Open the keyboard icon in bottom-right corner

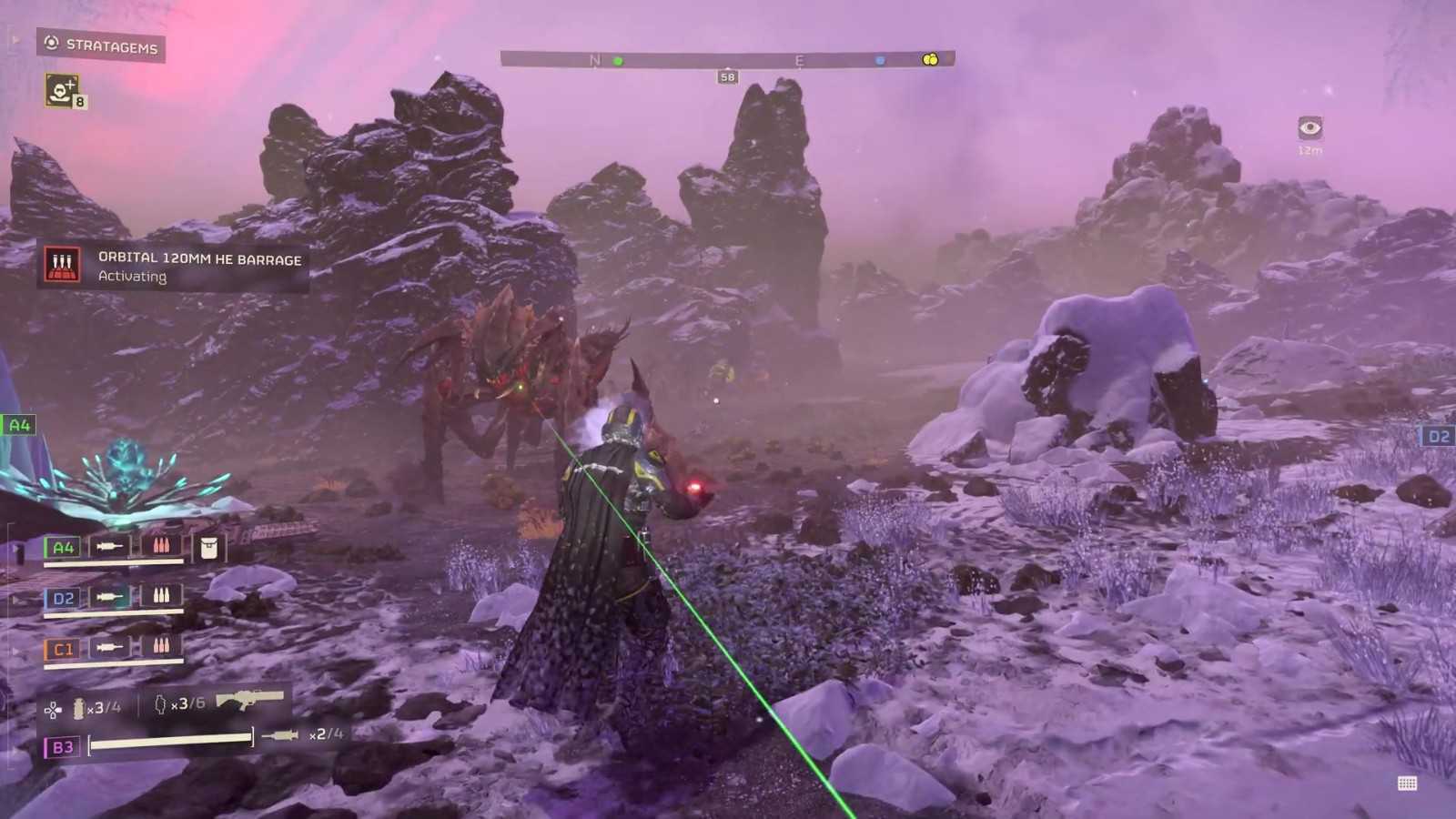pos(1407,784)
